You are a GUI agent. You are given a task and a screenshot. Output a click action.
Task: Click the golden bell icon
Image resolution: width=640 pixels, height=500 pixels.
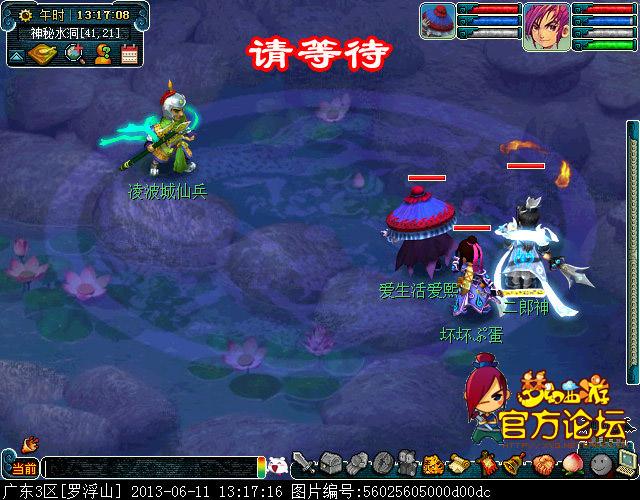513,464
